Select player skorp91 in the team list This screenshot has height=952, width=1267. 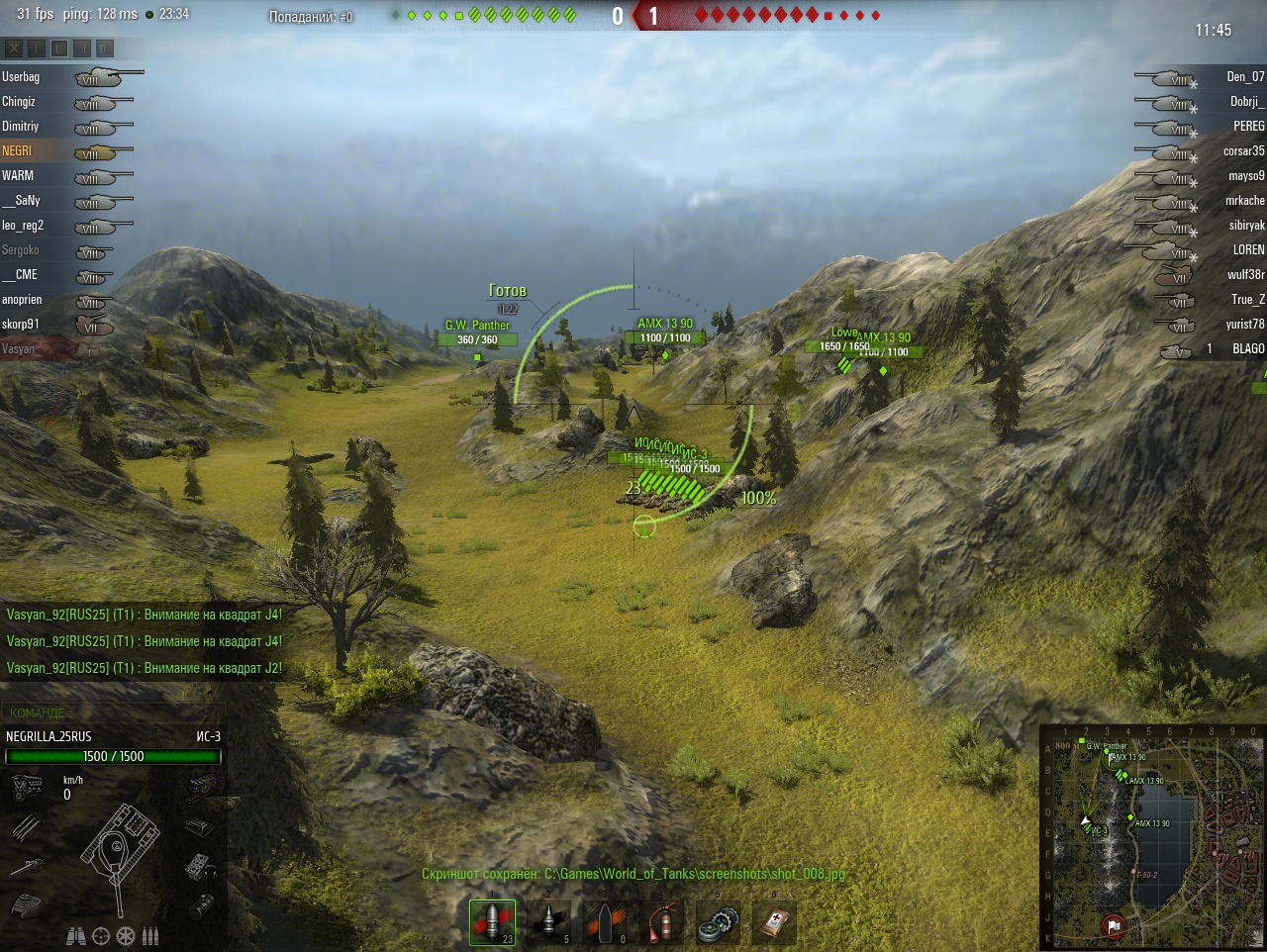coord(21,325)
